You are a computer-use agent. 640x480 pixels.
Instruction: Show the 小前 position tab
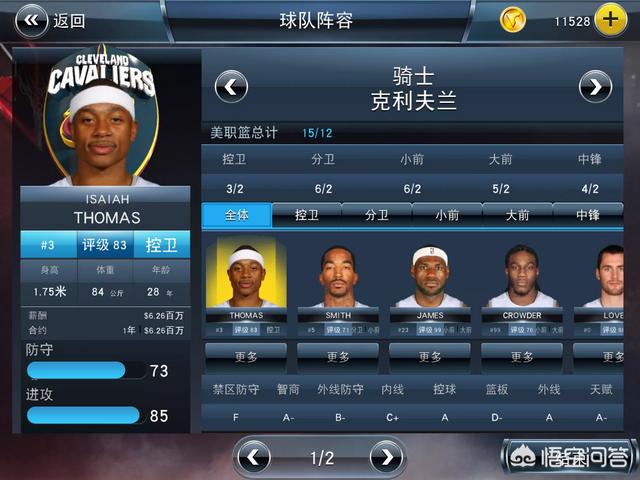point(447,214)
